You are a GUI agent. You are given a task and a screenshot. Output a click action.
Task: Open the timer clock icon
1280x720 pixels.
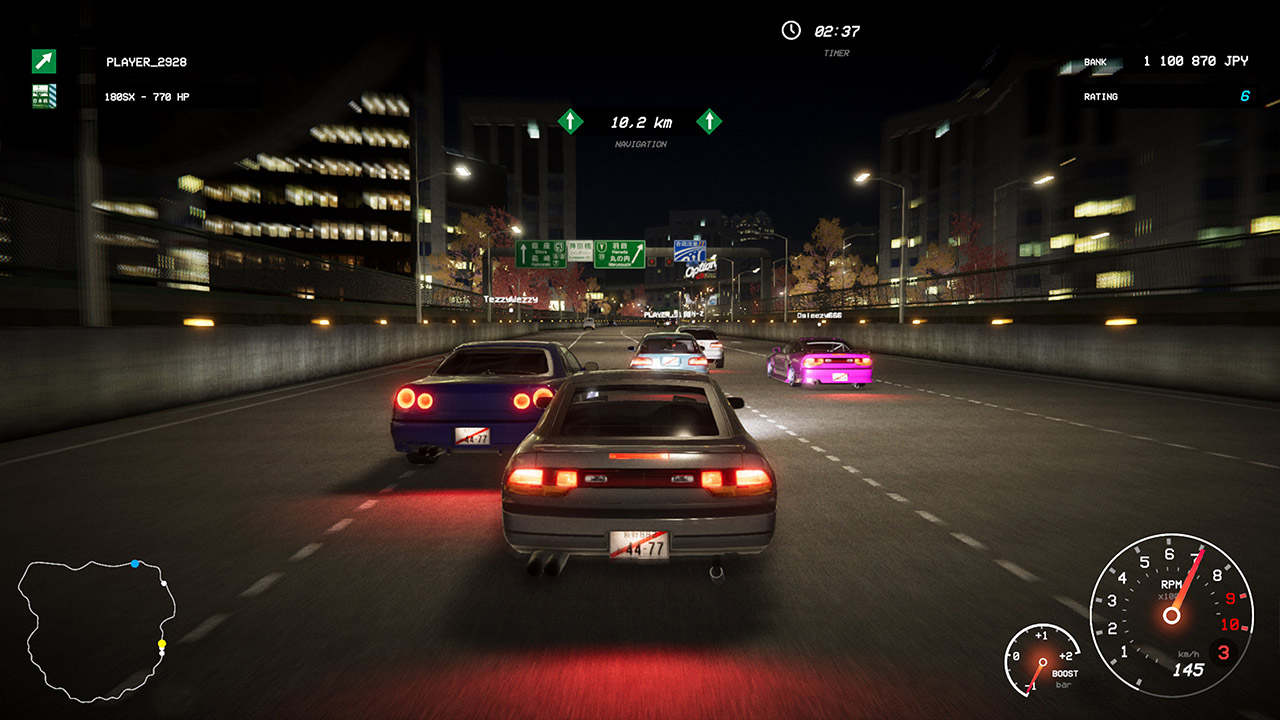coord(789,28)
